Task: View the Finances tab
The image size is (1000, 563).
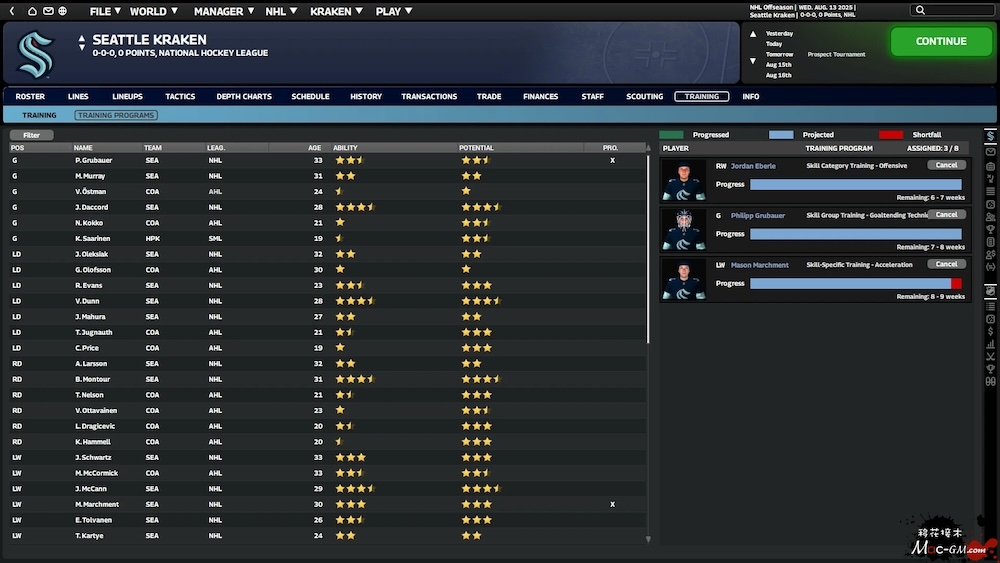Action: [540, 97]
